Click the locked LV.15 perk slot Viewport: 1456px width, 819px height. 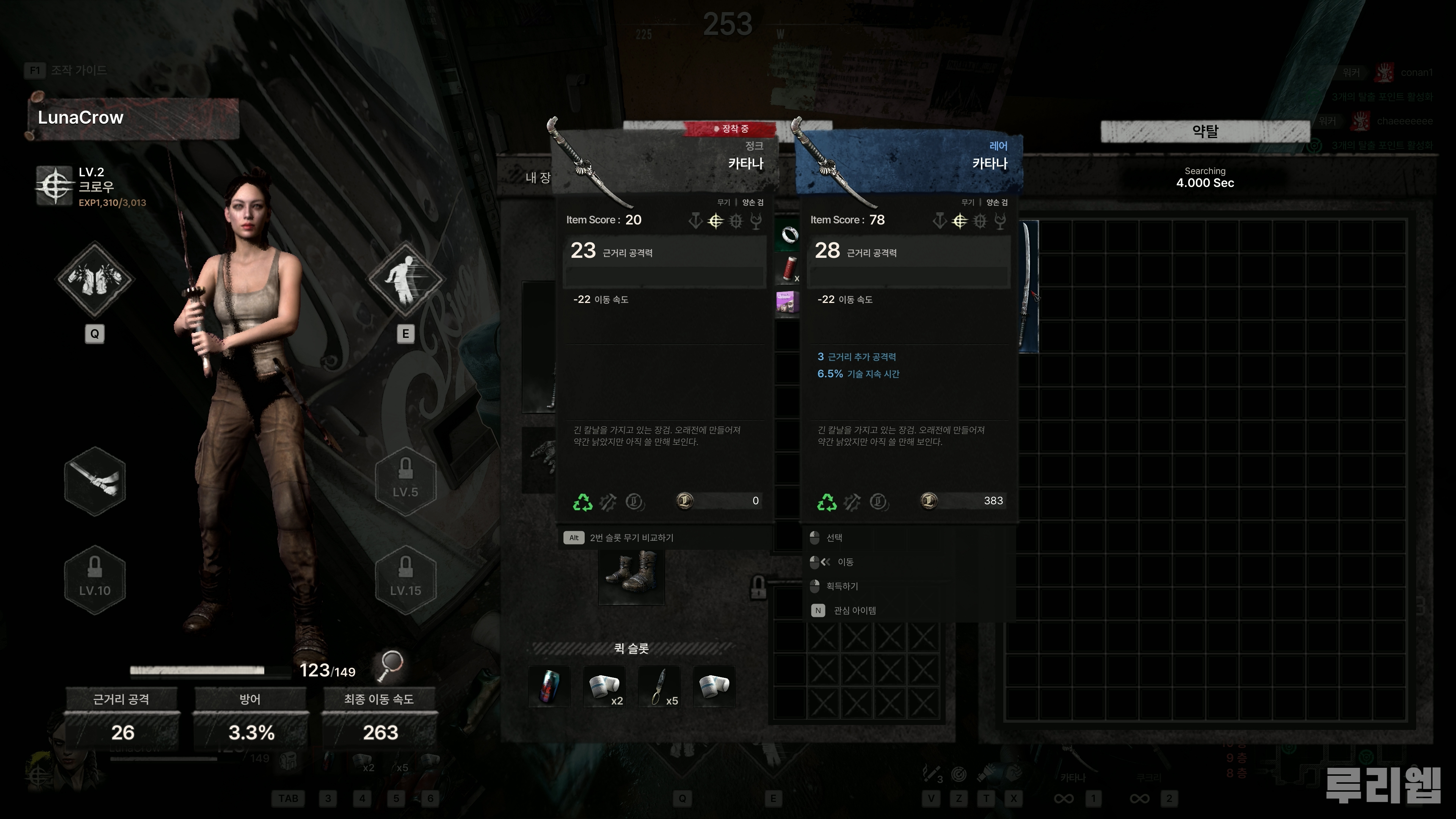pos(405,579)
